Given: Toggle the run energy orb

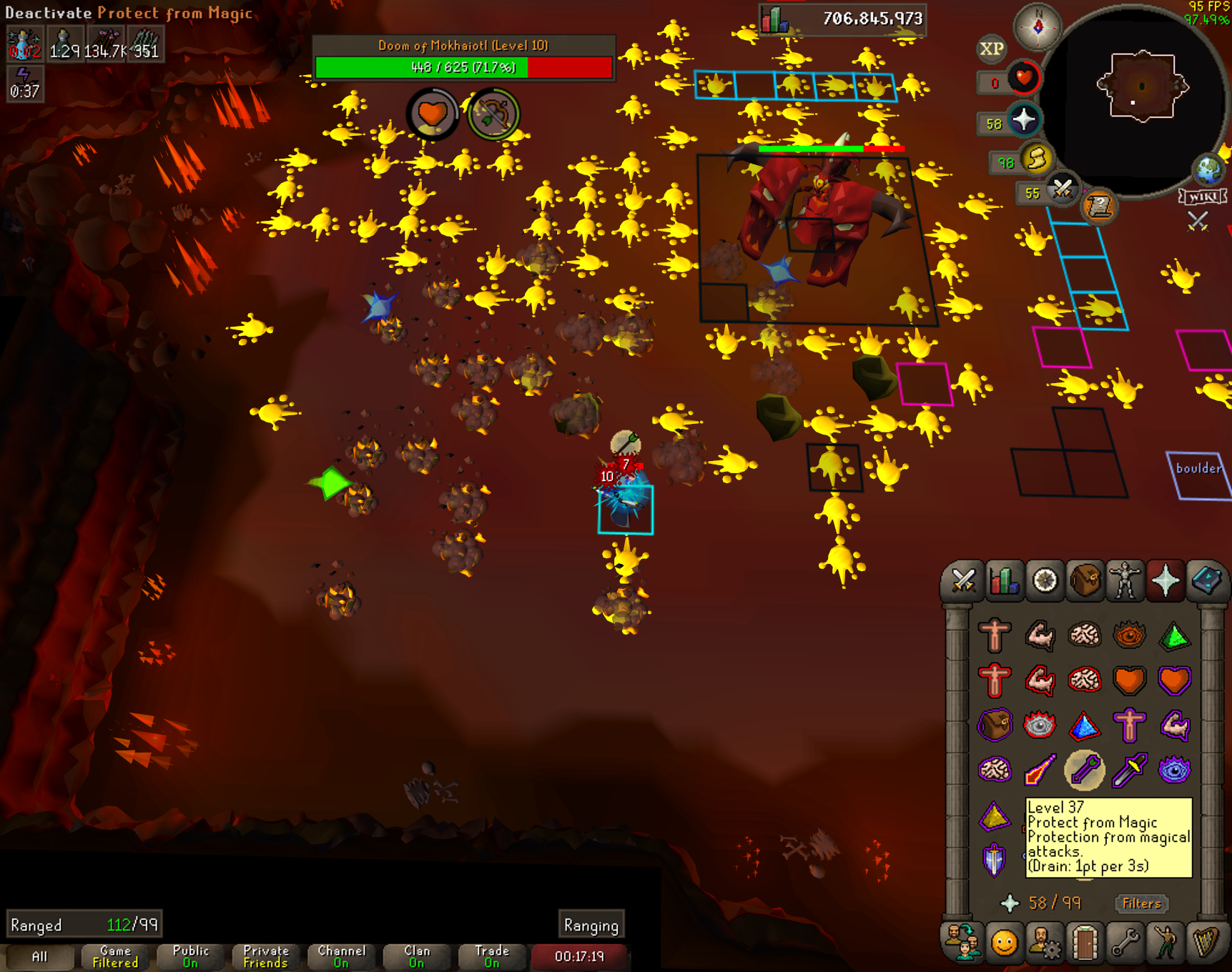Looking at the screenshot, I should [x=1036, y=159].
